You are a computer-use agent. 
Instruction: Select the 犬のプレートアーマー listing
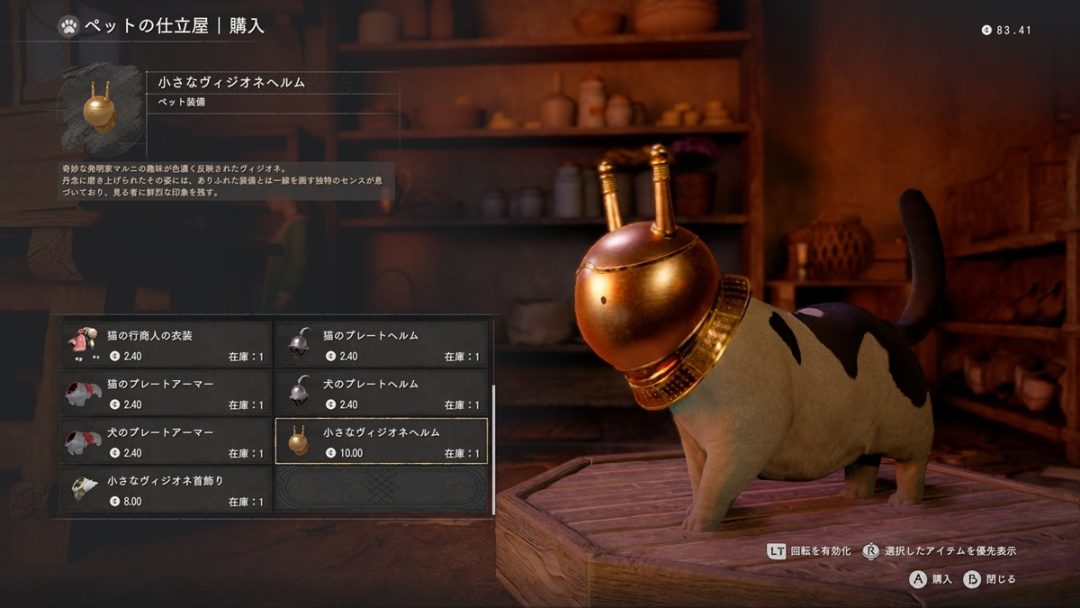(166, 441)
